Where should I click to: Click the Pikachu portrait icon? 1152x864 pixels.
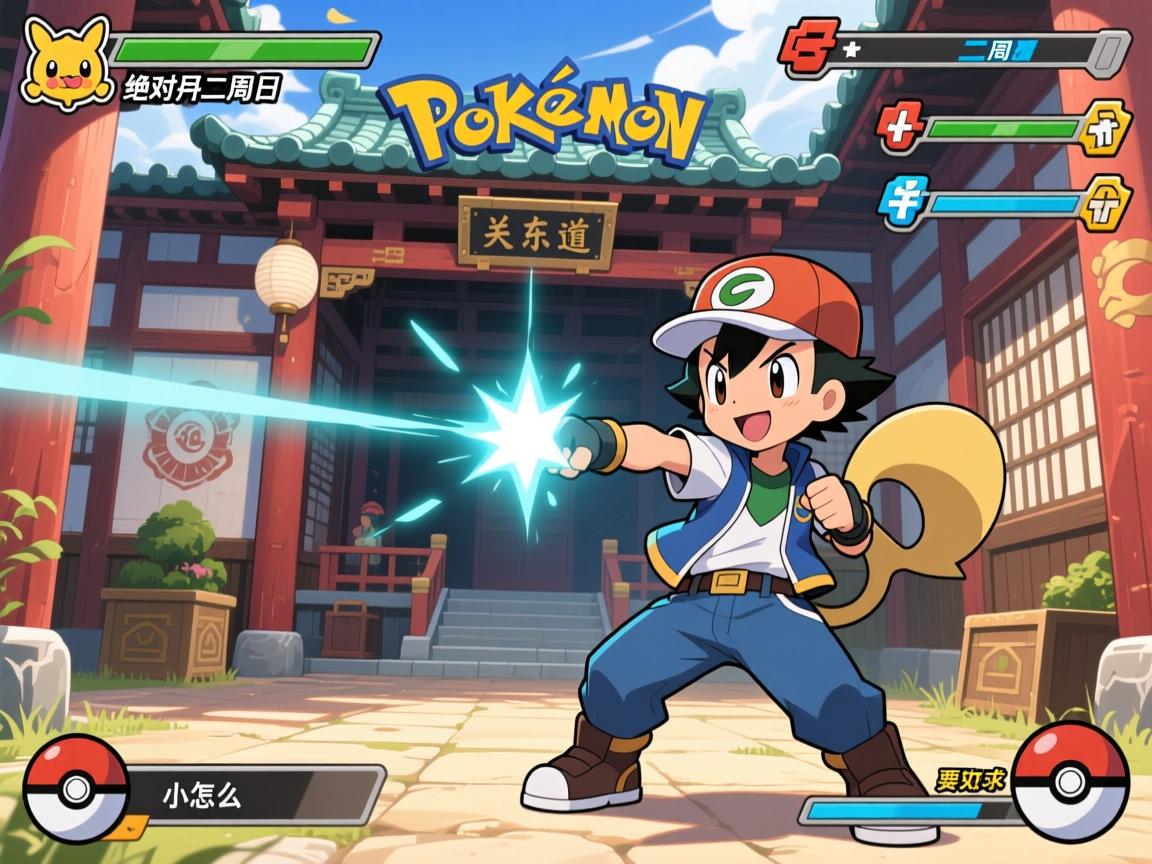tap(67, 62)
